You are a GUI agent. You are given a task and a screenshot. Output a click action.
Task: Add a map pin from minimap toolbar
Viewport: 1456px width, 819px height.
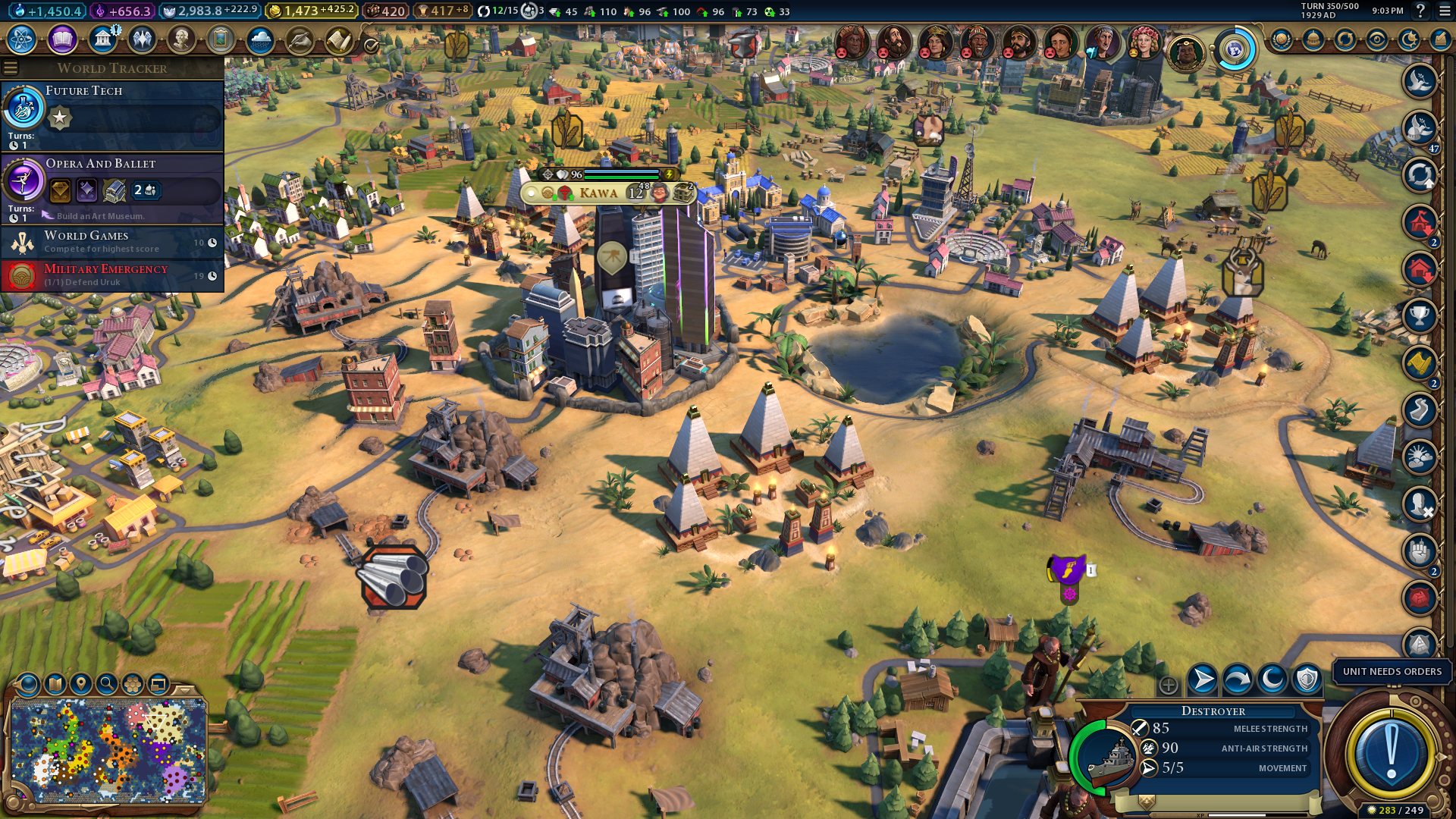[81, 685]
